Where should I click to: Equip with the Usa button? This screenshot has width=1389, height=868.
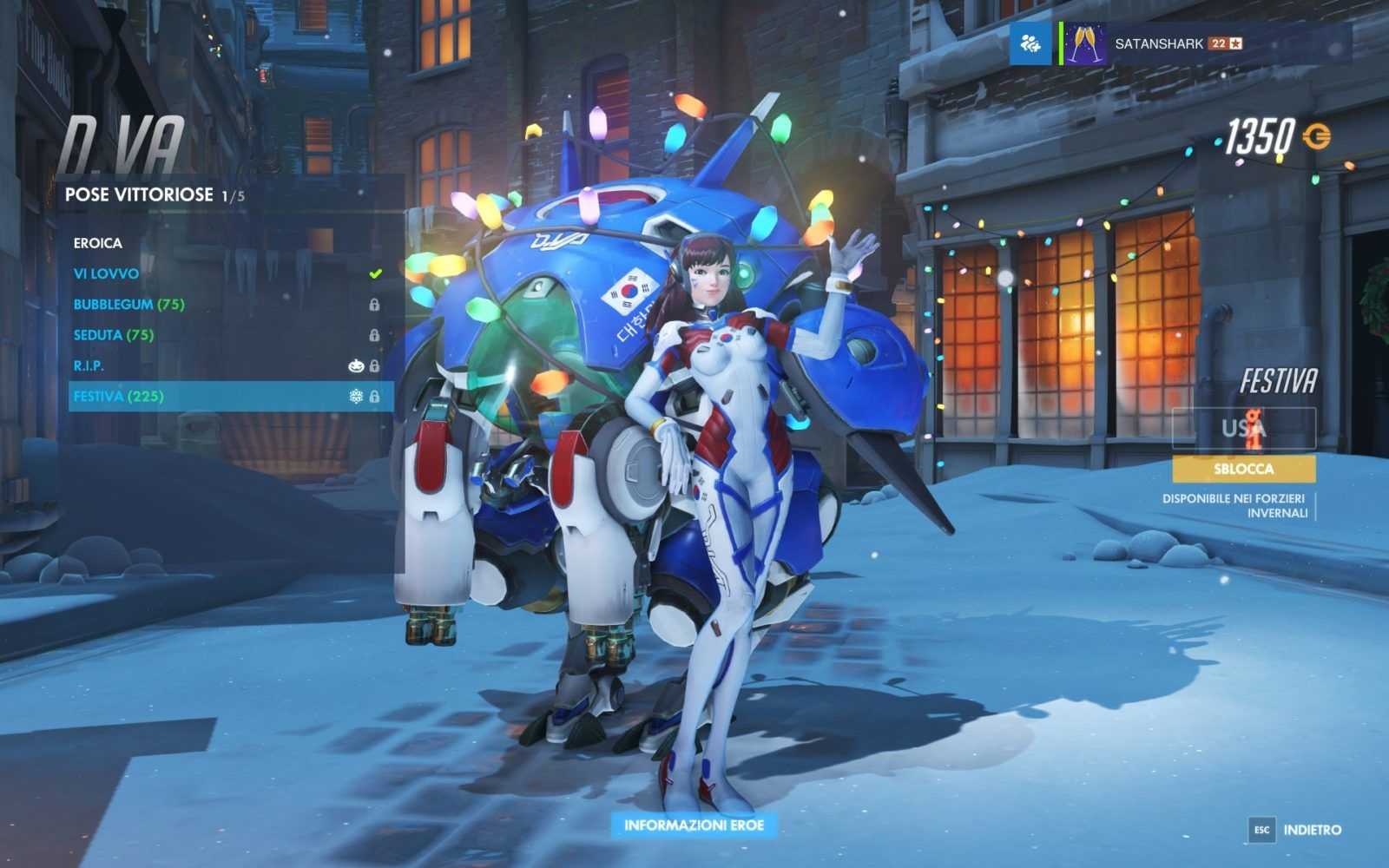(1243, 429)
